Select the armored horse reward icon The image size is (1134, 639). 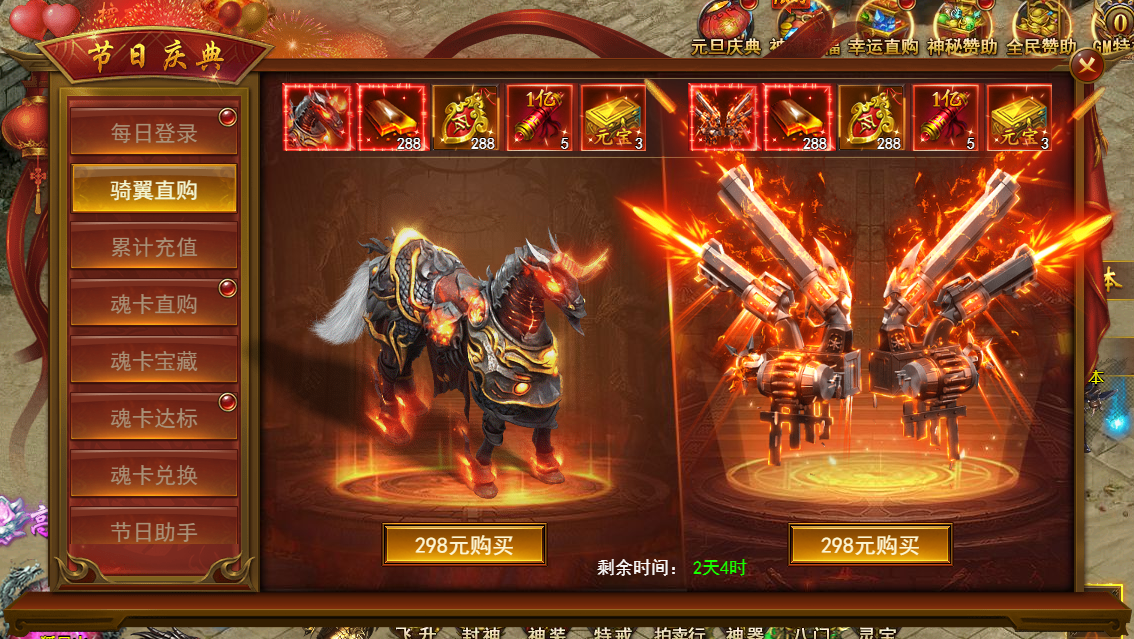(x=318, y=118)
